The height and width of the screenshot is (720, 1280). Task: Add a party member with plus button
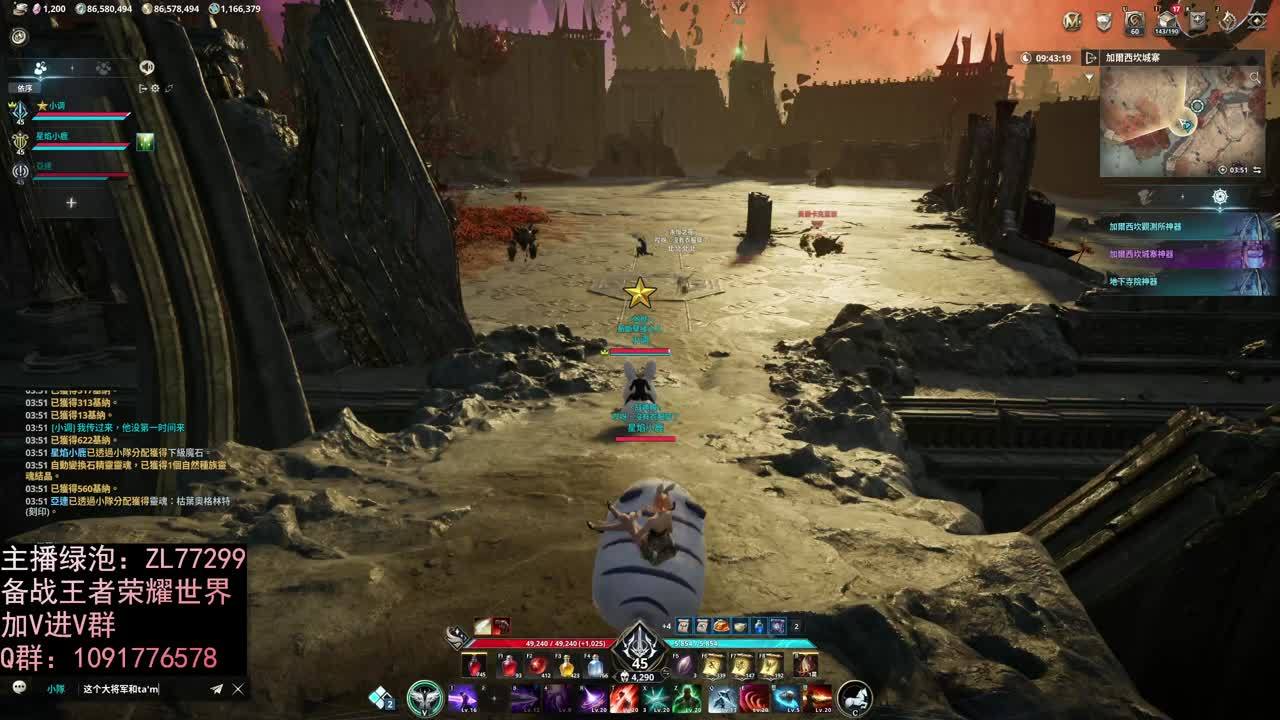tap(71, 203)
